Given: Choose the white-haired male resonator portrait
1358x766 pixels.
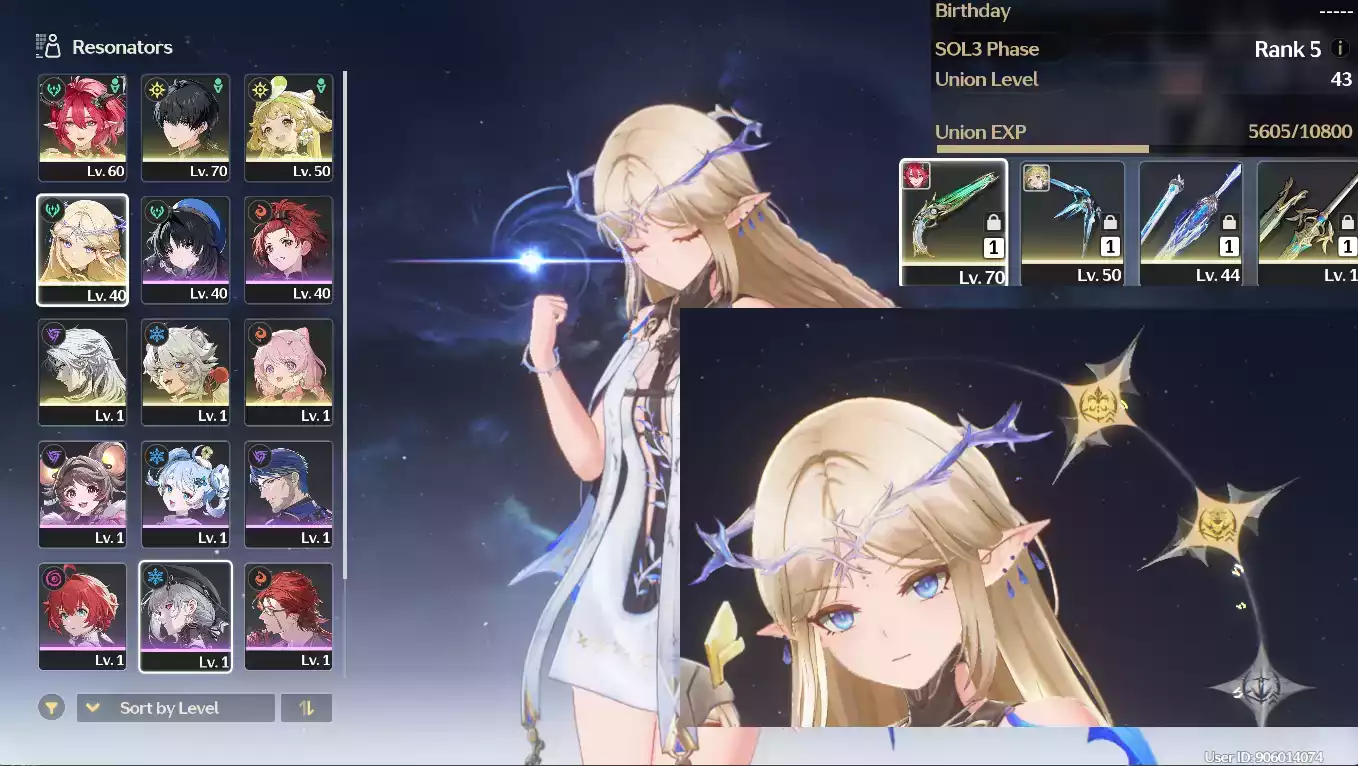Looking at the screenshot, I should tap(82, 372).
